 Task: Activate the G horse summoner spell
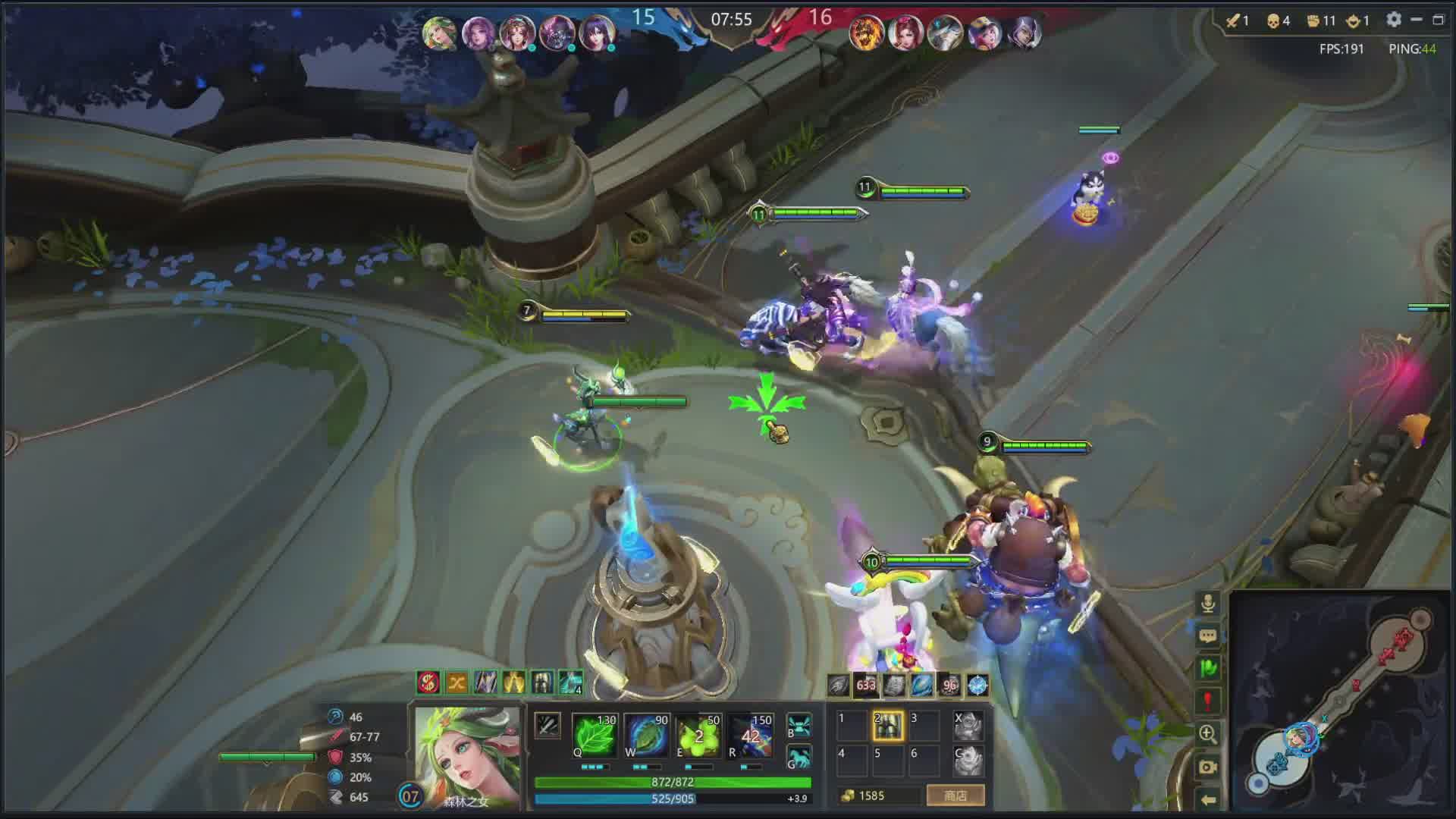(799, 758)
